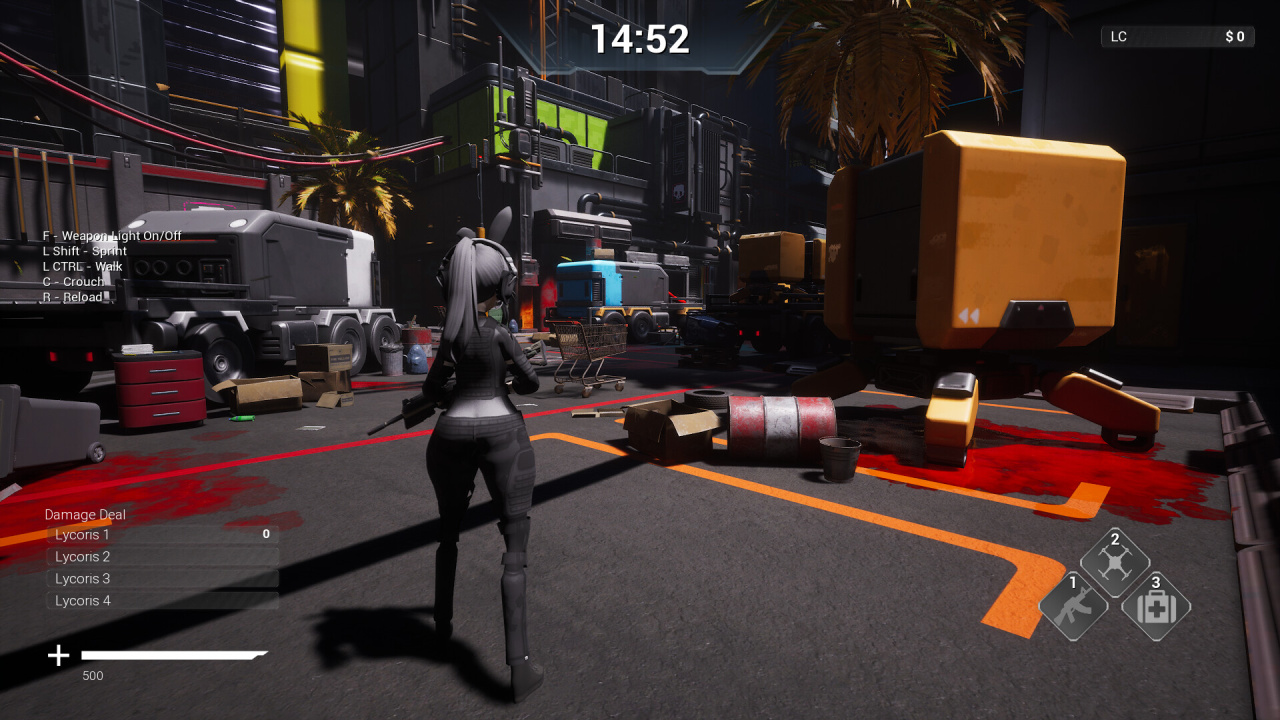Viewport: 1280px width, 720px height.
Task: Select the Lycoris 2 damage row
Action: [x=162, y=557]
